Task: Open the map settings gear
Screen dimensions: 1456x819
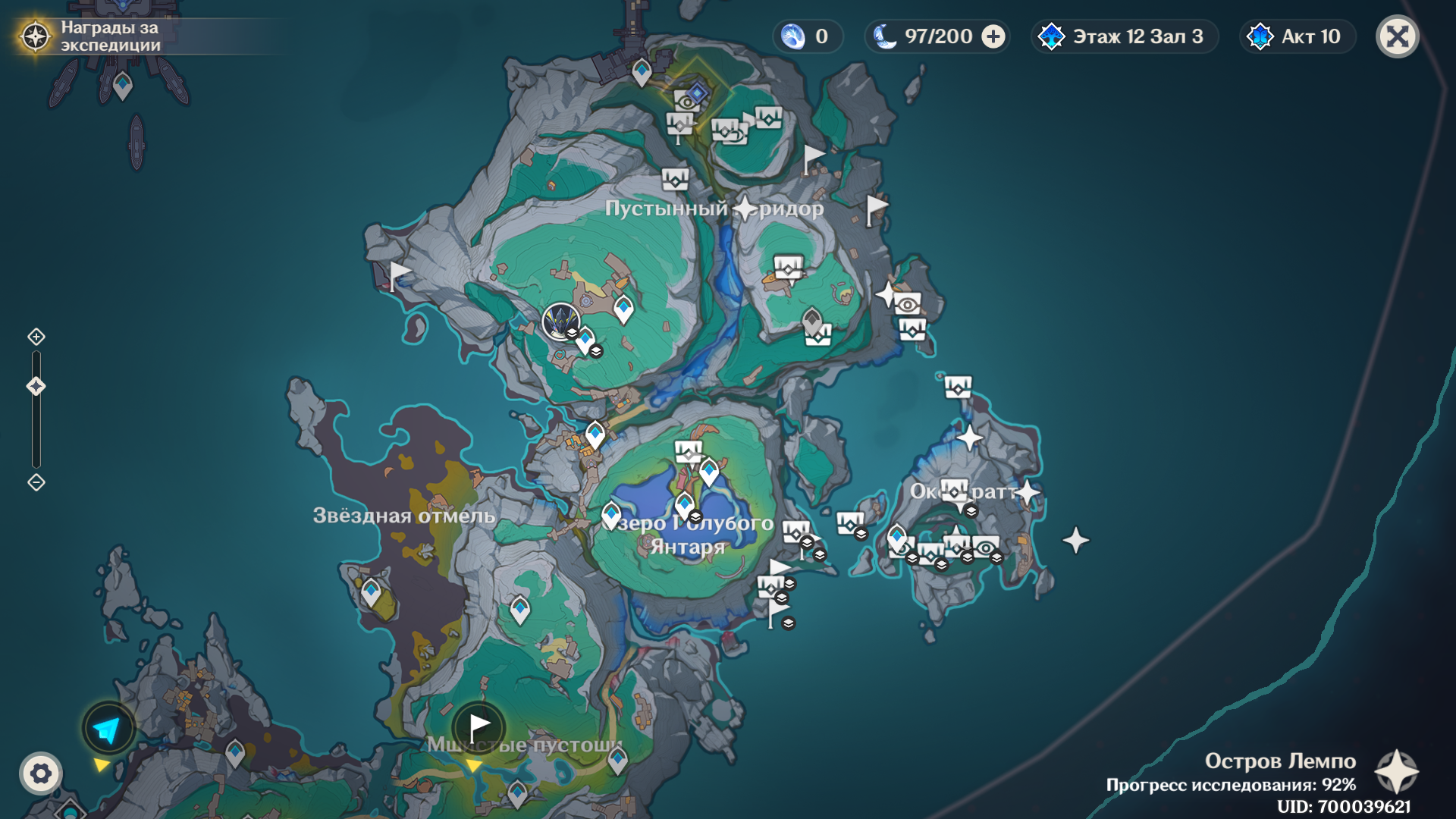Action: click(41, 773)
